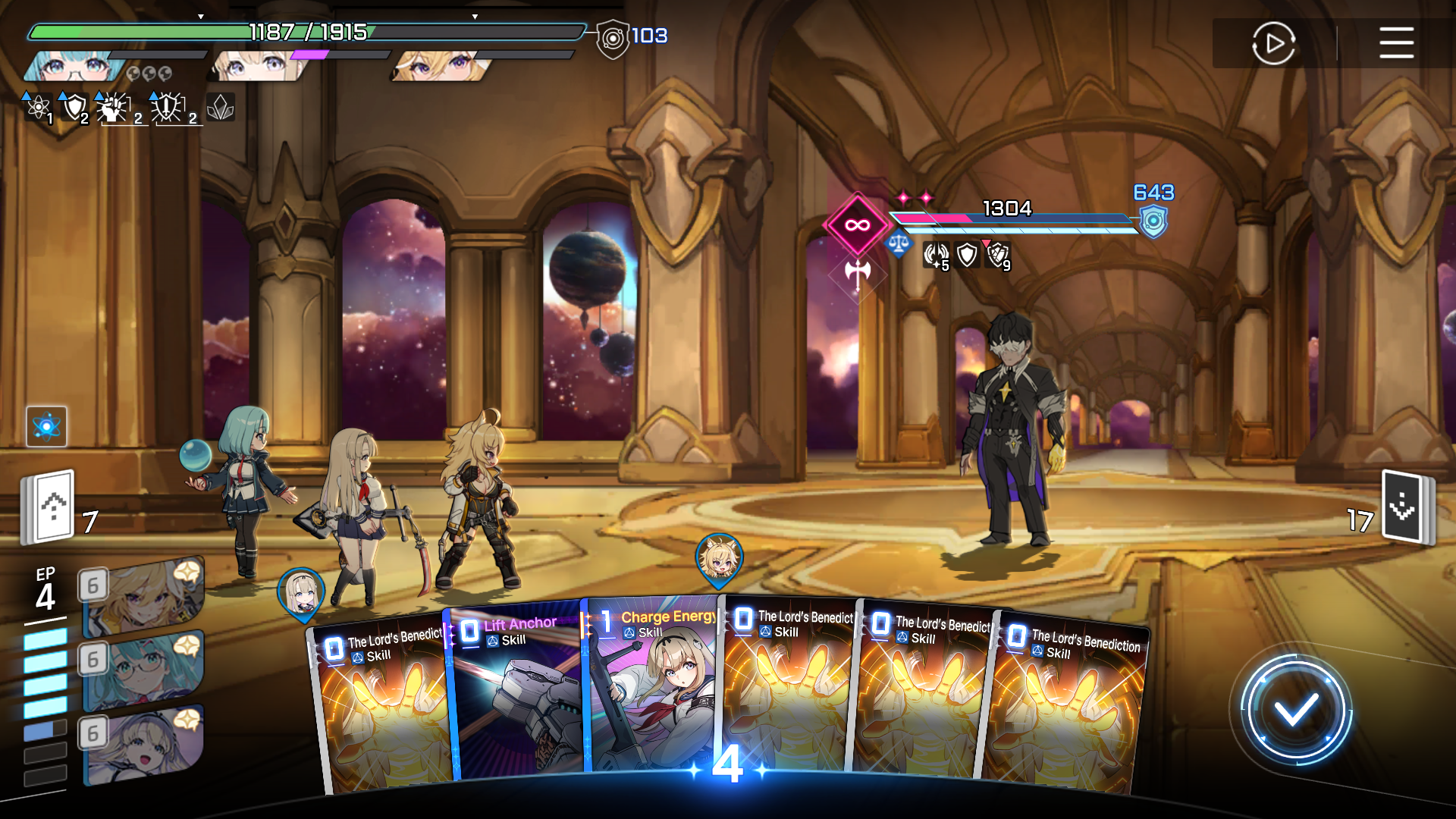Check the enemy's plain shield status icon
The image size is (1456, 819).
coord(967,255)
